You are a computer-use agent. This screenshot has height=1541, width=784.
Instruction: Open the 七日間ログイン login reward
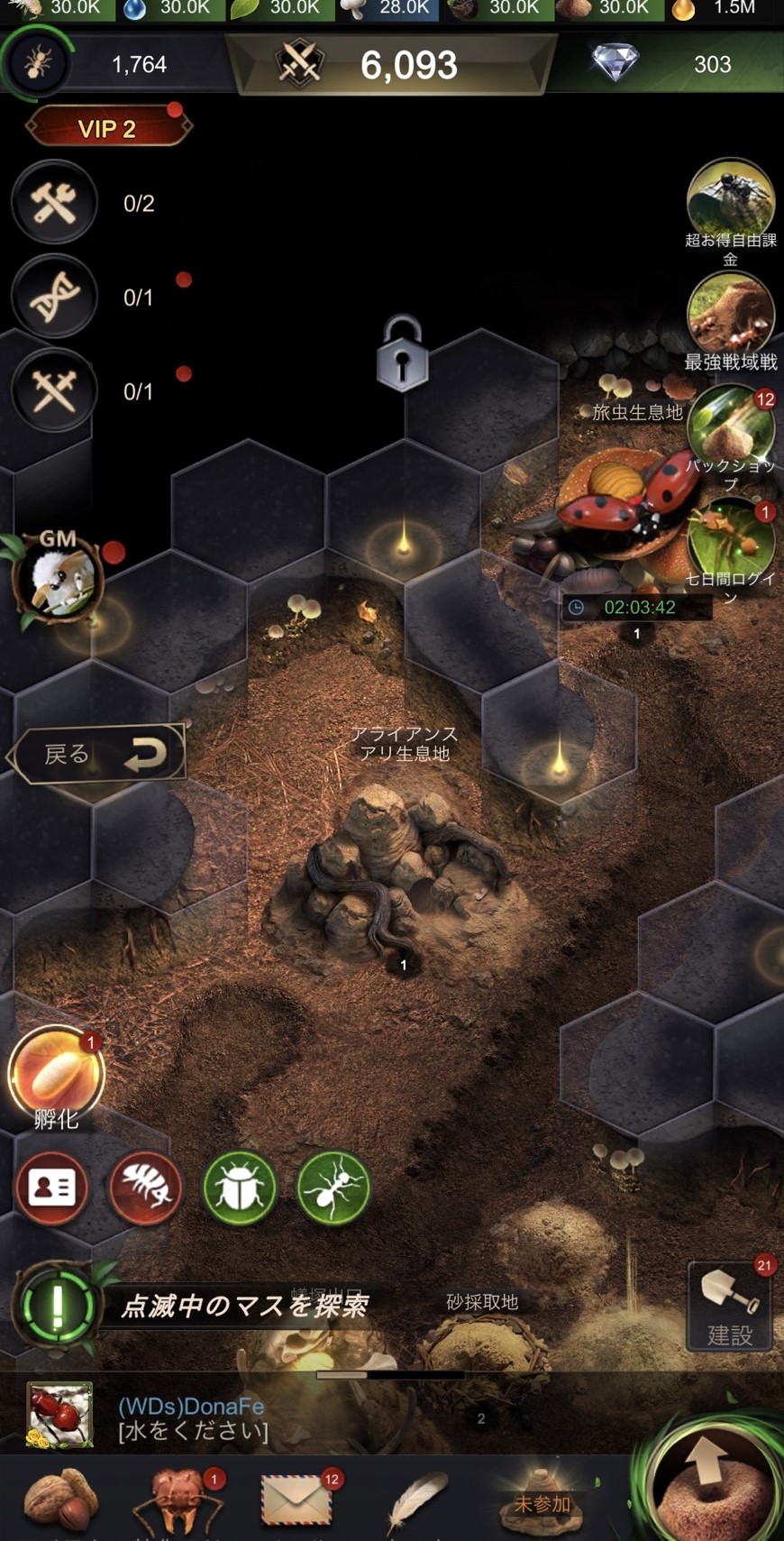[730, 541]
